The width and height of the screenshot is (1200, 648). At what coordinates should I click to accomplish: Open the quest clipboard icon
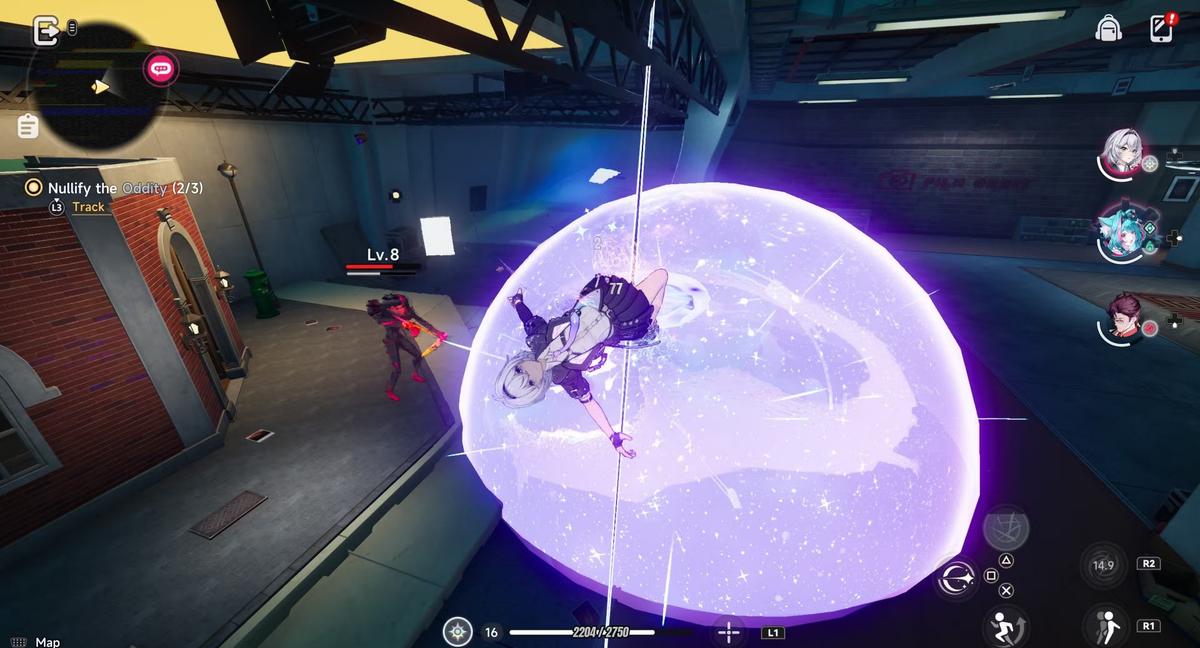tap(28, 126)
